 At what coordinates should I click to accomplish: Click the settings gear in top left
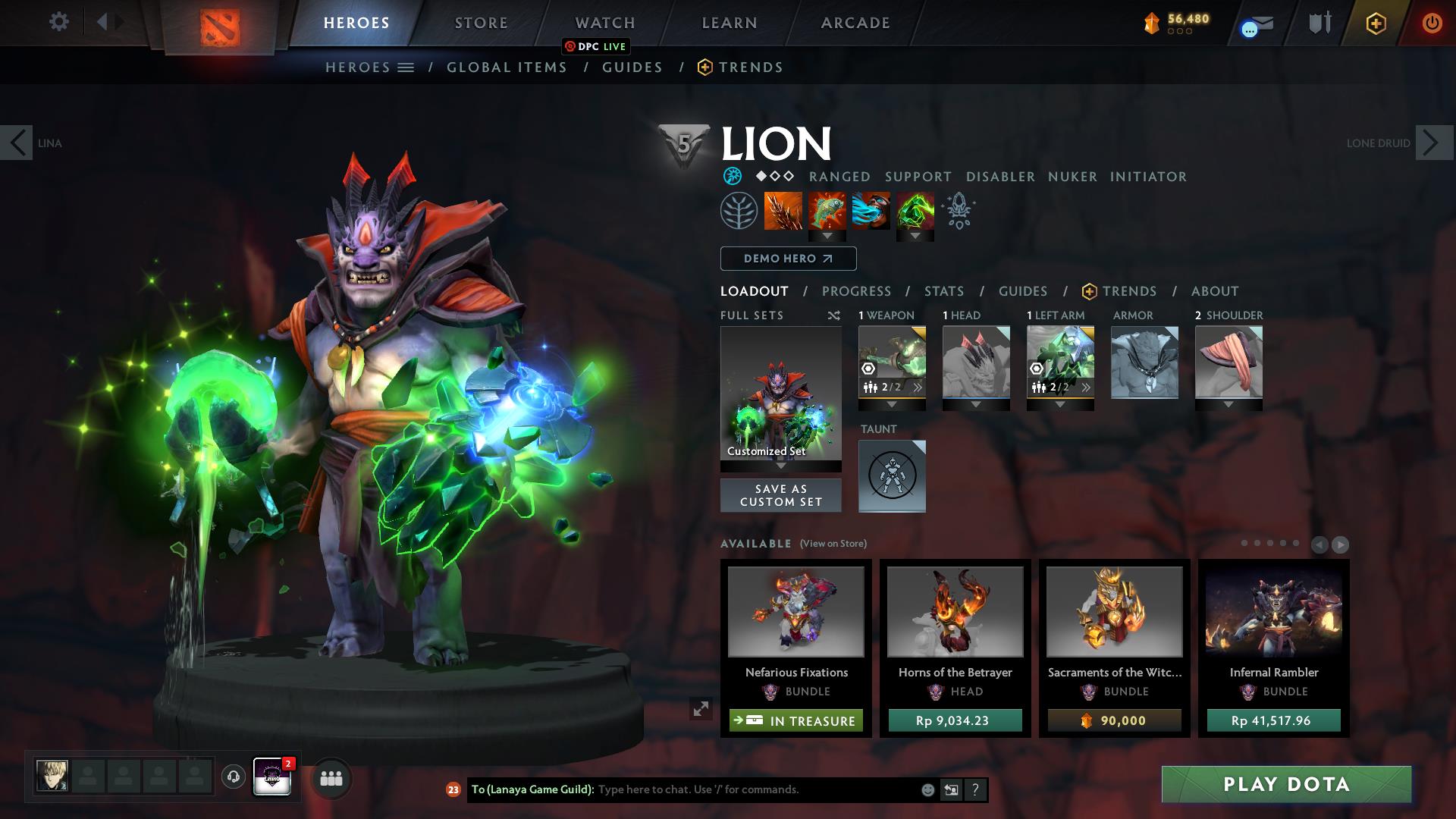(59, 22)
